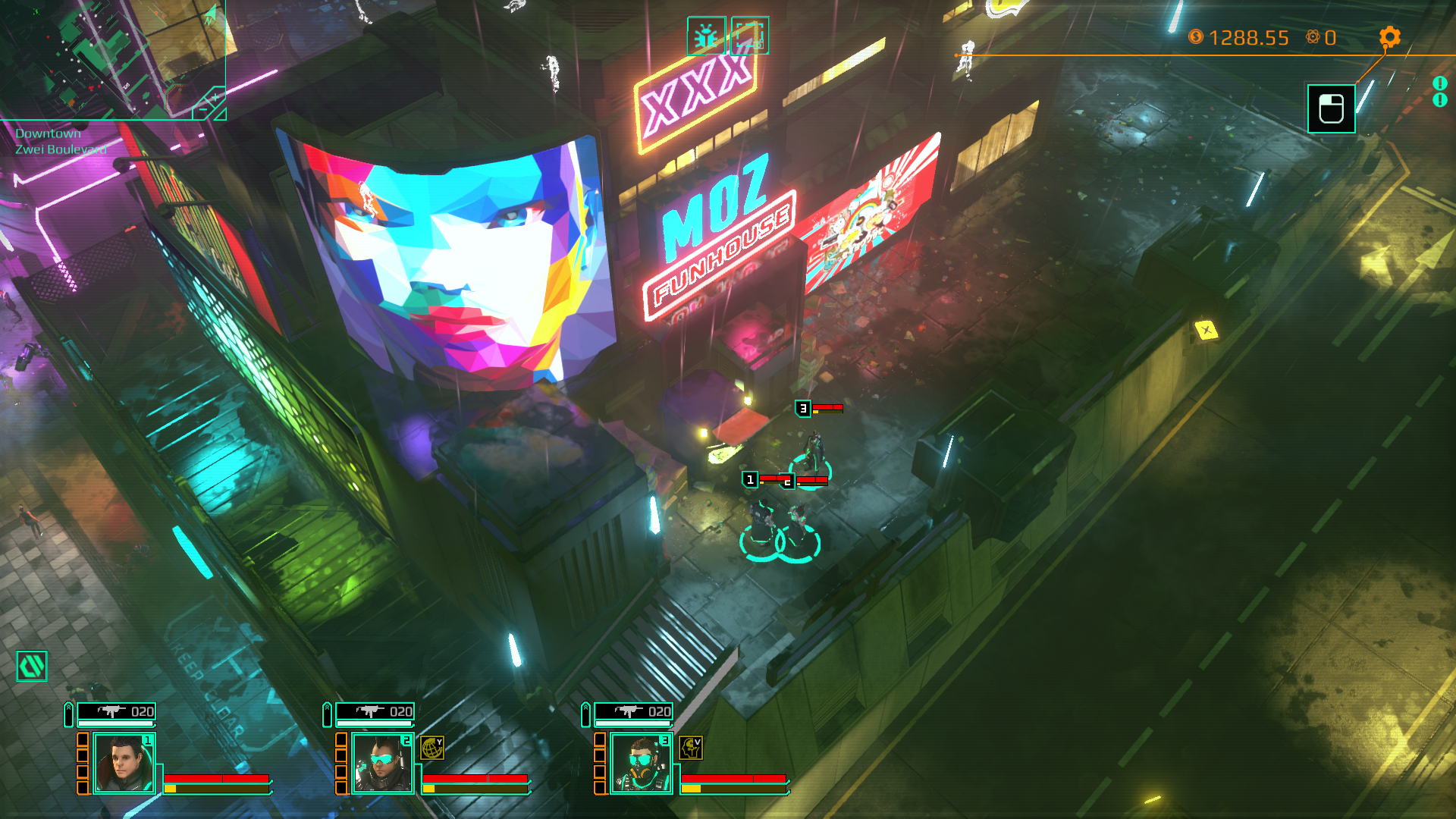The width and height of the screenshot is (1456, 819).
Task: Switch to agent 2 via his portrait
Action: pyautogui.click(x=381, y=763)
